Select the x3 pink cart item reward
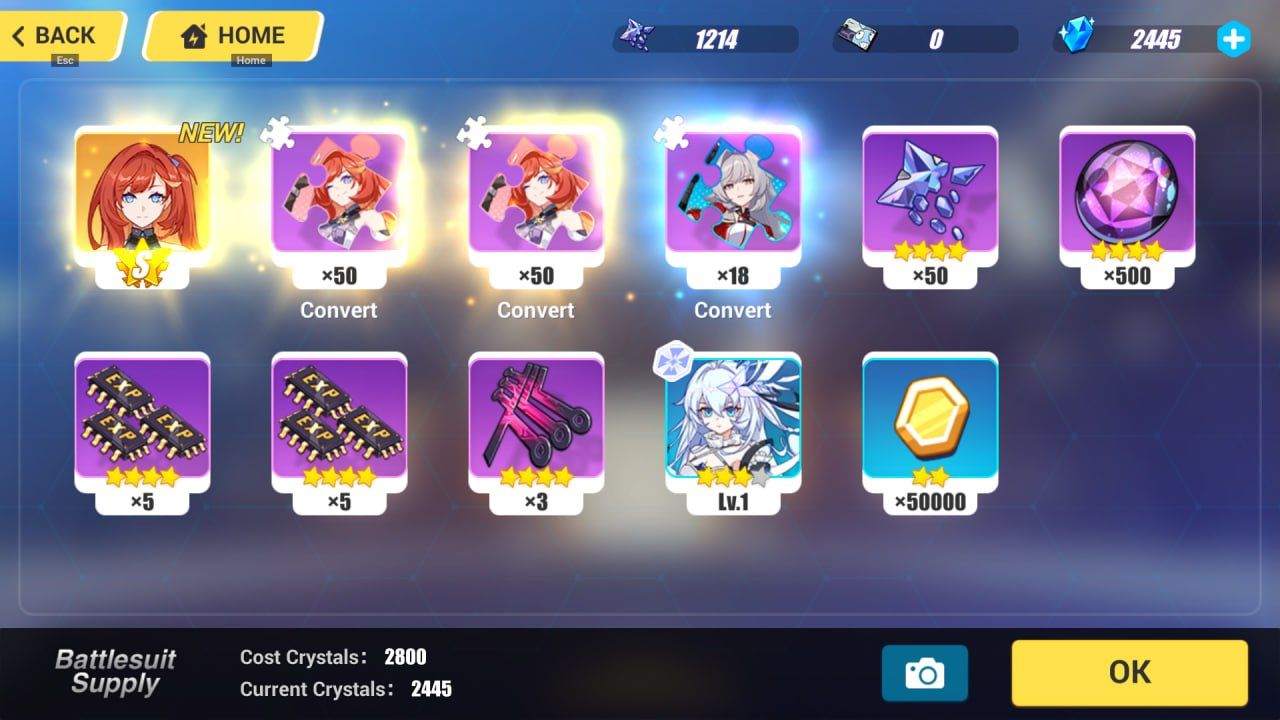 tap(535, 425)
